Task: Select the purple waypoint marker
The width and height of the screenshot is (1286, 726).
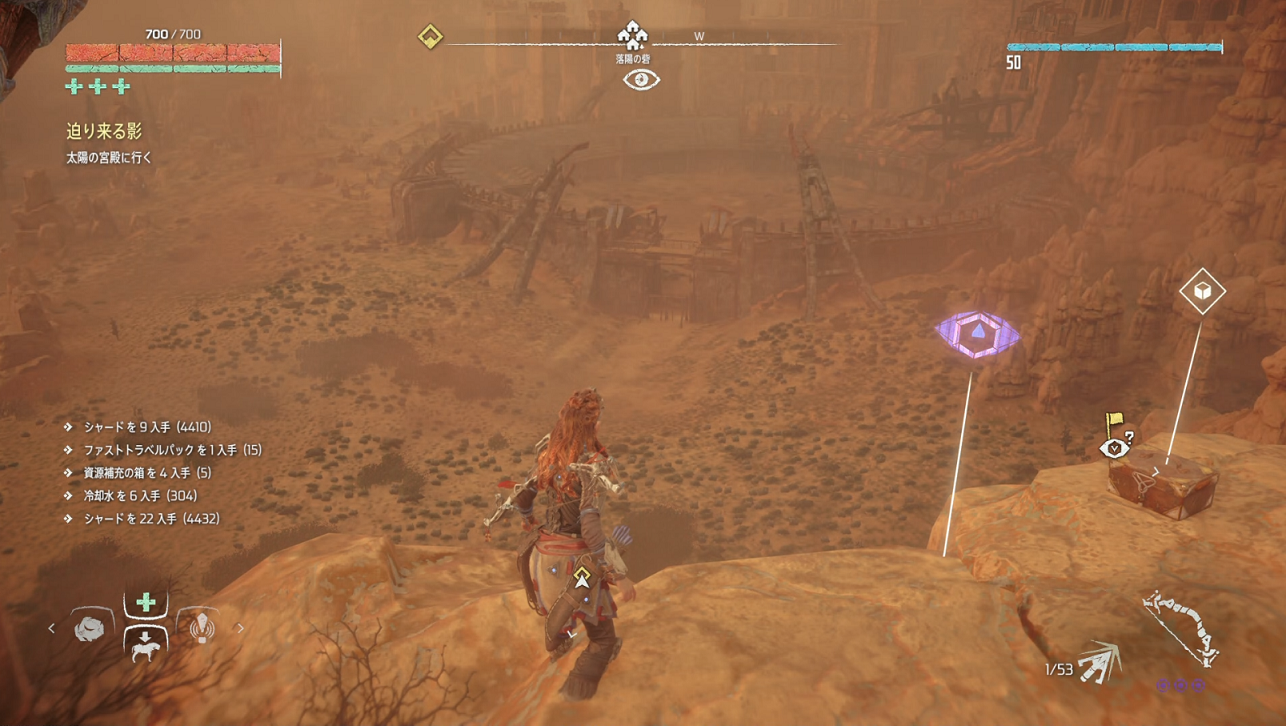Action: coord(977,334)
